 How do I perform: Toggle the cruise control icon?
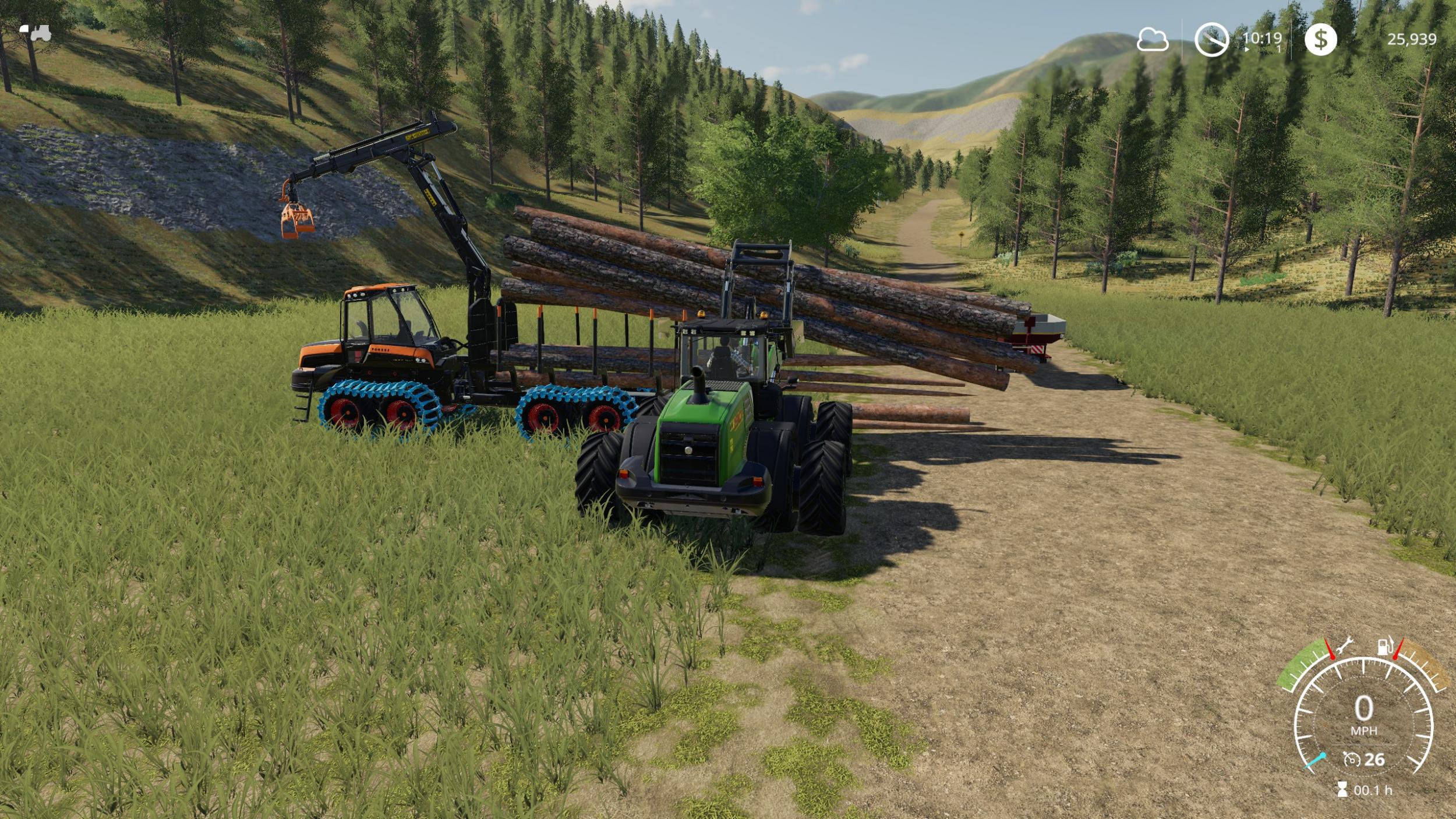pos(1351,760)
